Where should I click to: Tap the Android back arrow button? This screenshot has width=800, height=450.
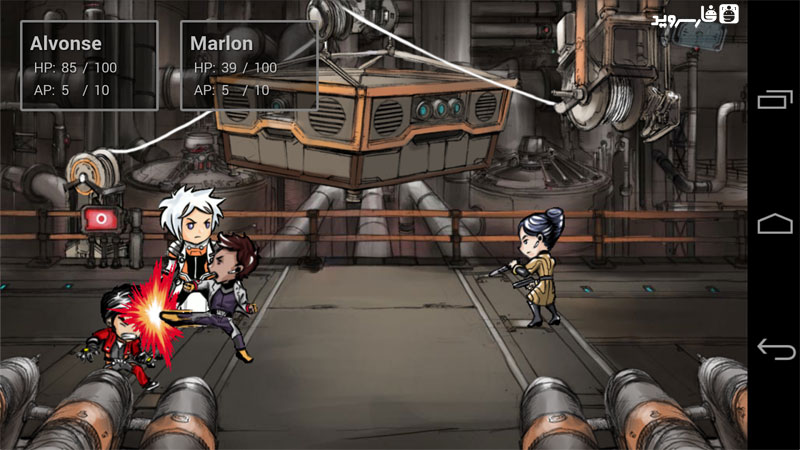tap(775, 349)
